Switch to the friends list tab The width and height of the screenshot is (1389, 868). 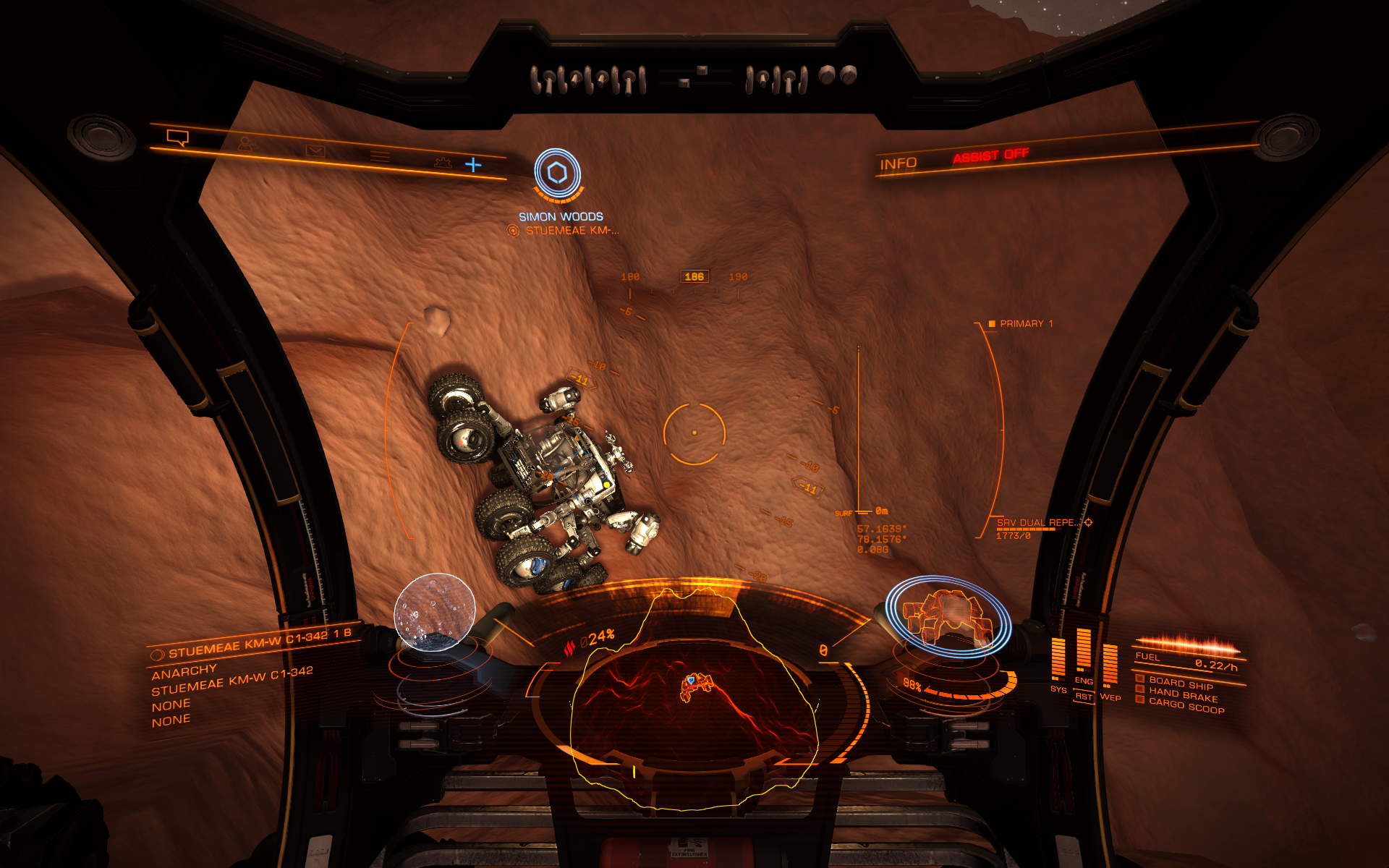(247, 143)
